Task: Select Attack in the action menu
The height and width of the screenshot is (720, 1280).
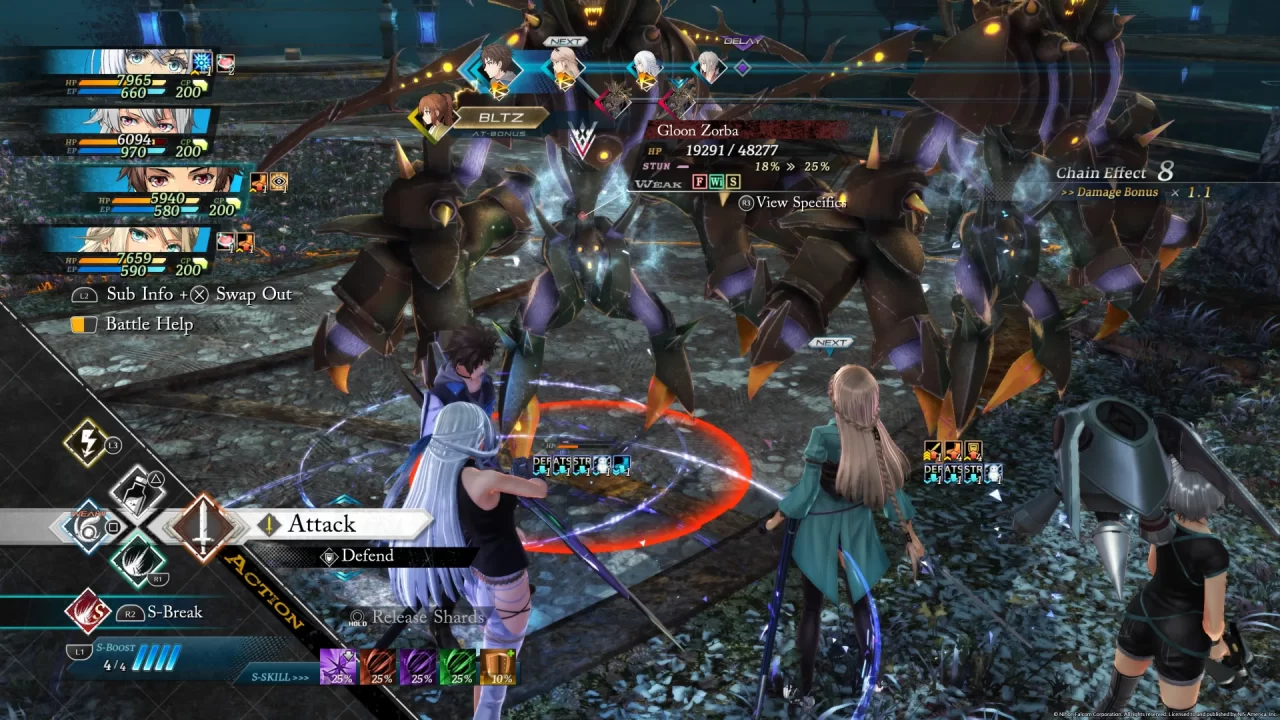Action: click(320, 524)
